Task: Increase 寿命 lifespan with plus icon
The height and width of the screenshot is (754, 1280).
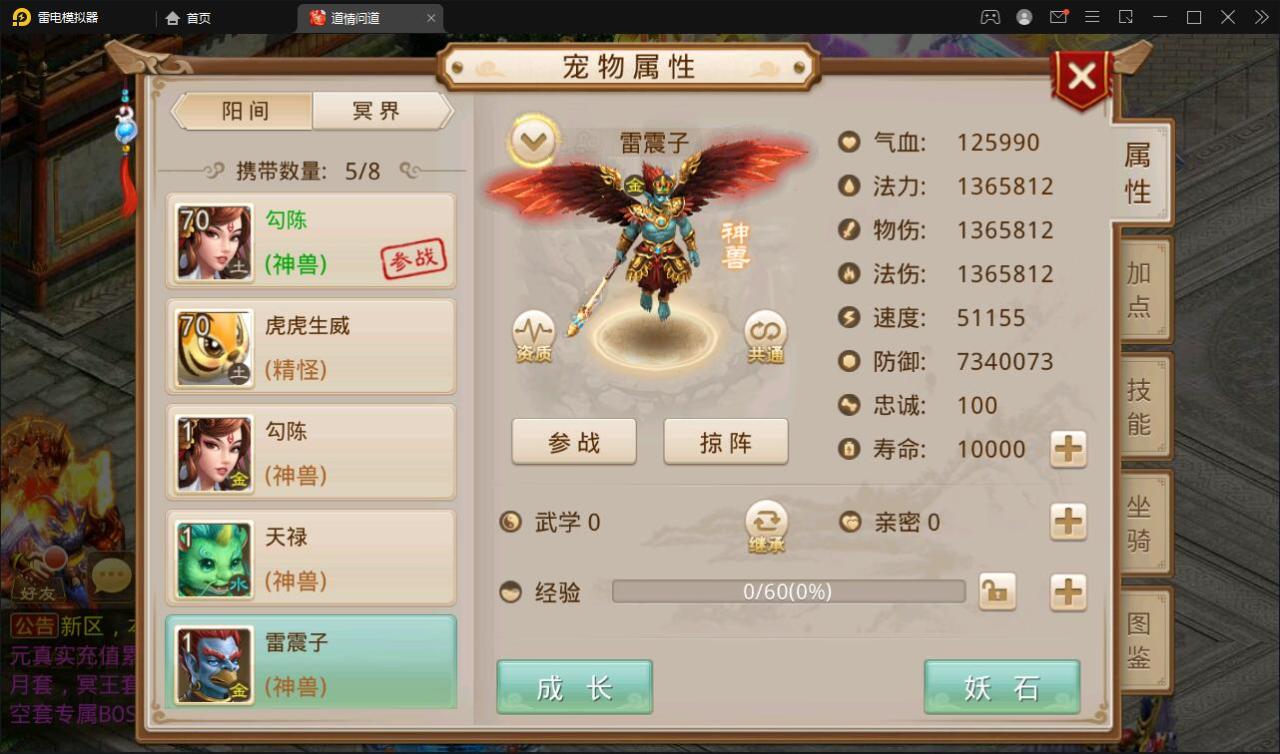Action: [1067, 450]
